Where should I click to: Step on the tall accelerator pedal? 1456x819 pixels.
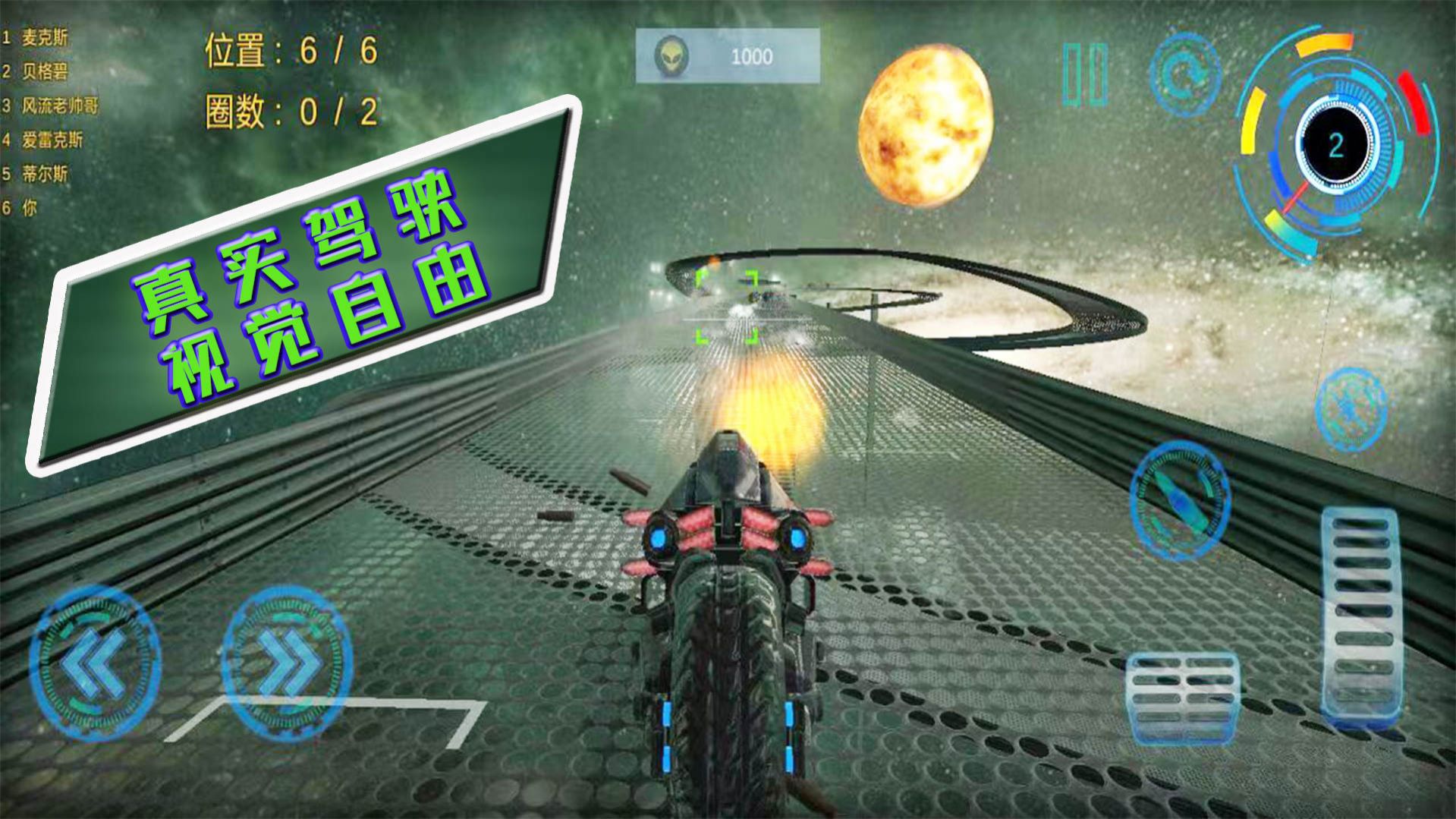coord(1359,613)
